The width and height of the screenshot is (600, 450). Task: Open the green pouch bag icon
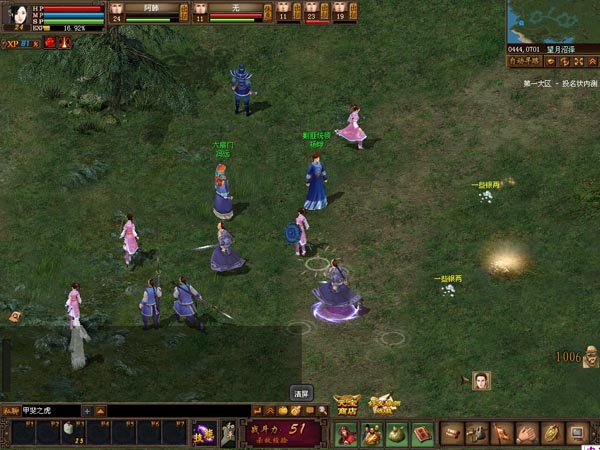[x=397, y=433]
